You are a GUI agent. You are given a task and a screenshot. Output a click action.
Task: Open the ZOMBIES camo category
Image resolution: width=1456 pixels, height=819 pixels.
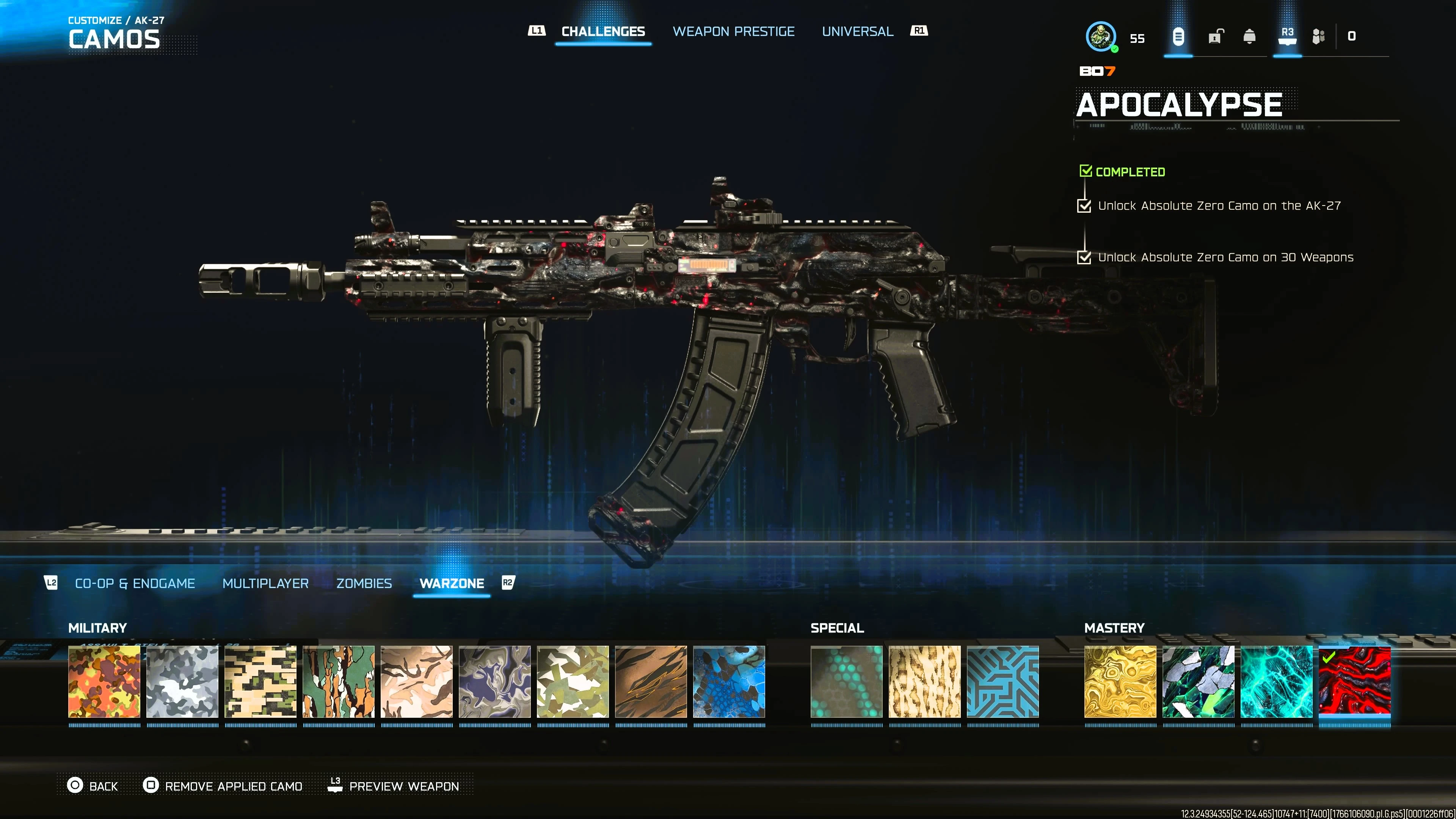[x=364, y=583]
